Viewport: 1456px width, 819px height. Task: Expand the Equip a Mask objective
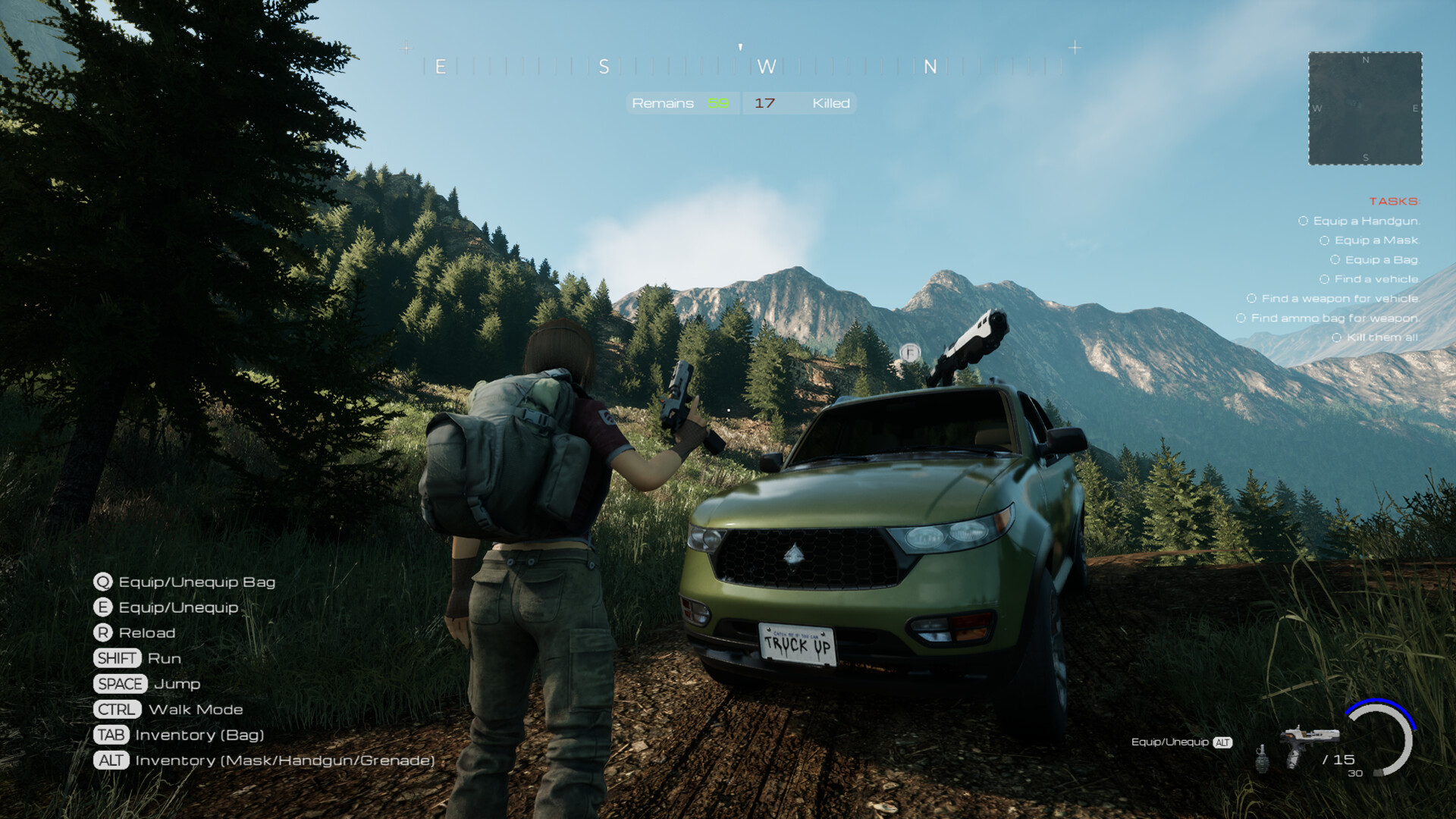tap(1325, 240)
